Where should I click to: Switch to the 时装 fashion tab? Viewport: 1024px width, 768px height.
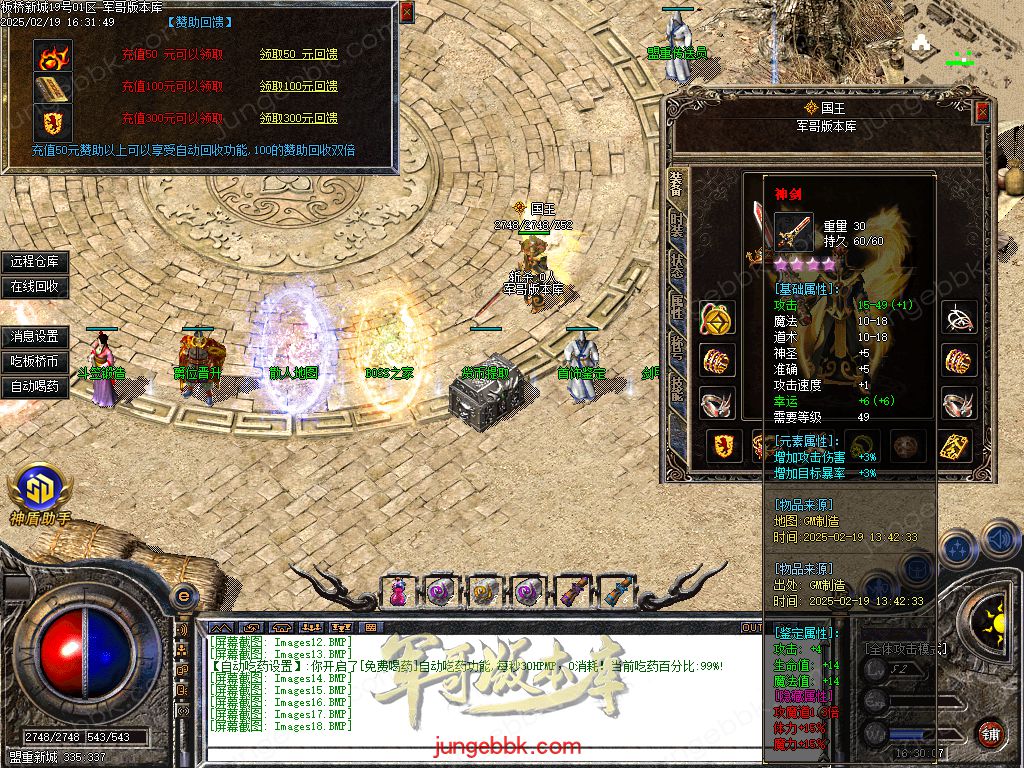coord(678,224)
